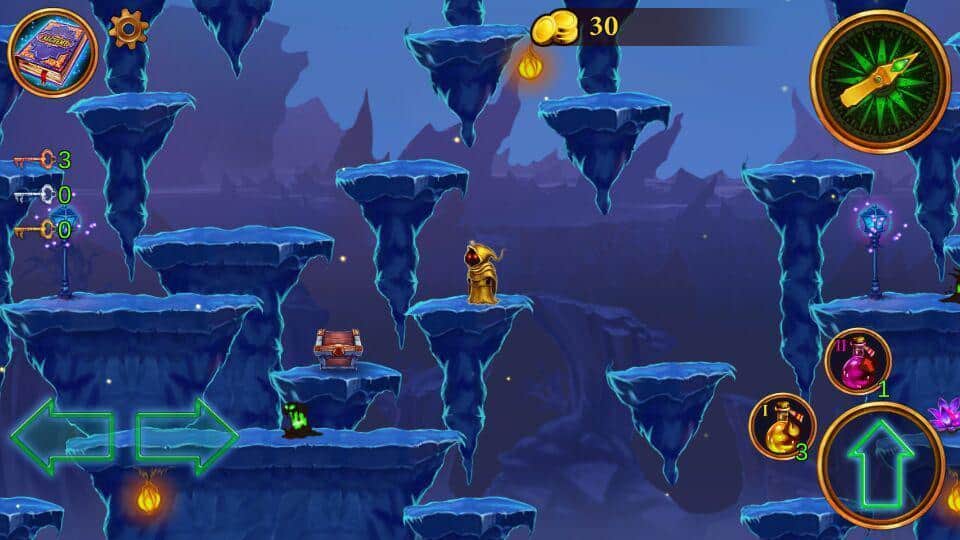Move right with the green arrow
This screenshot has width=960, height=540.
[x=187, y=436]
